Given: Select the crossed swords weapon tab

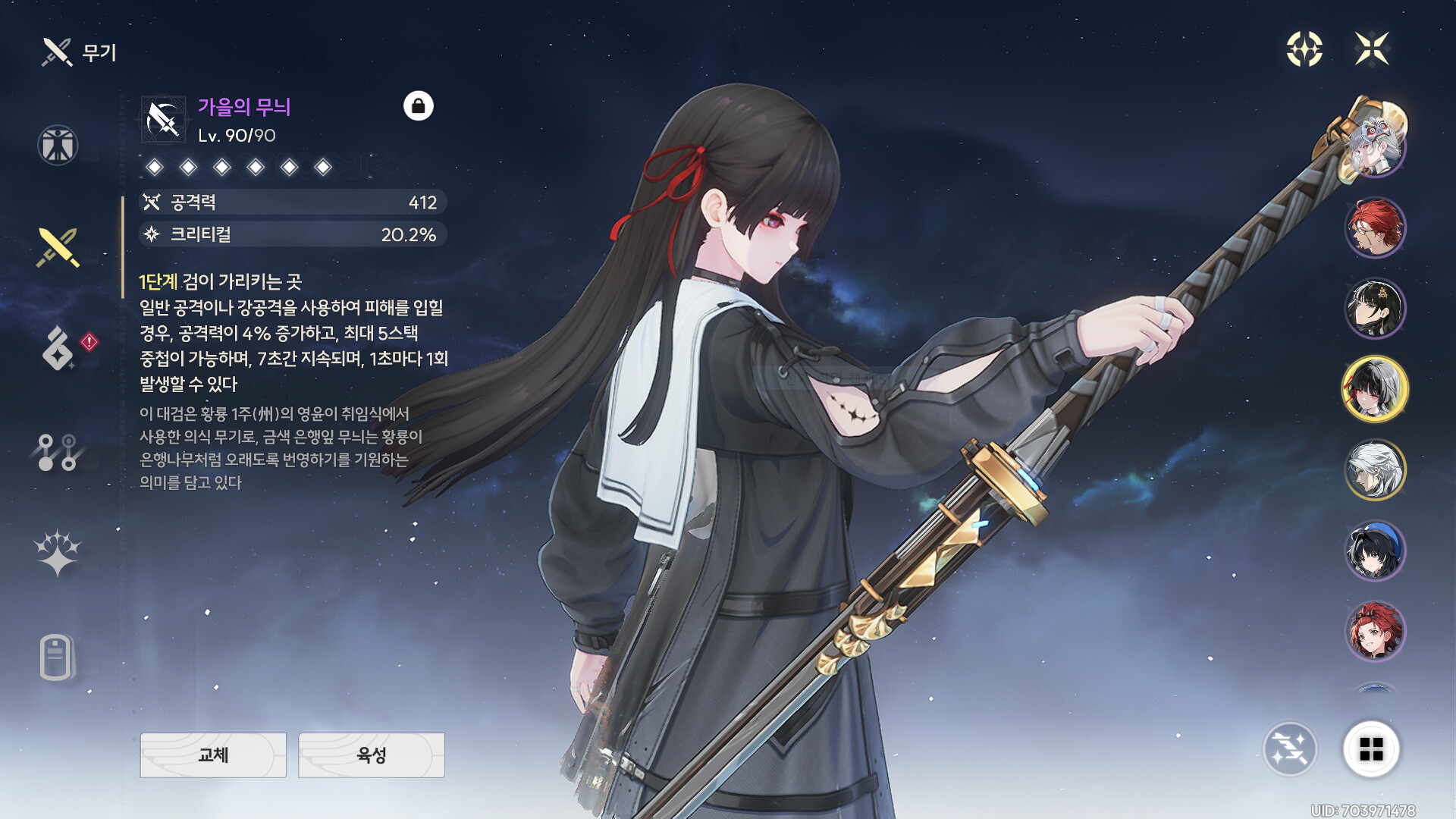Looking at the screenshot, I should coord(58,247).
